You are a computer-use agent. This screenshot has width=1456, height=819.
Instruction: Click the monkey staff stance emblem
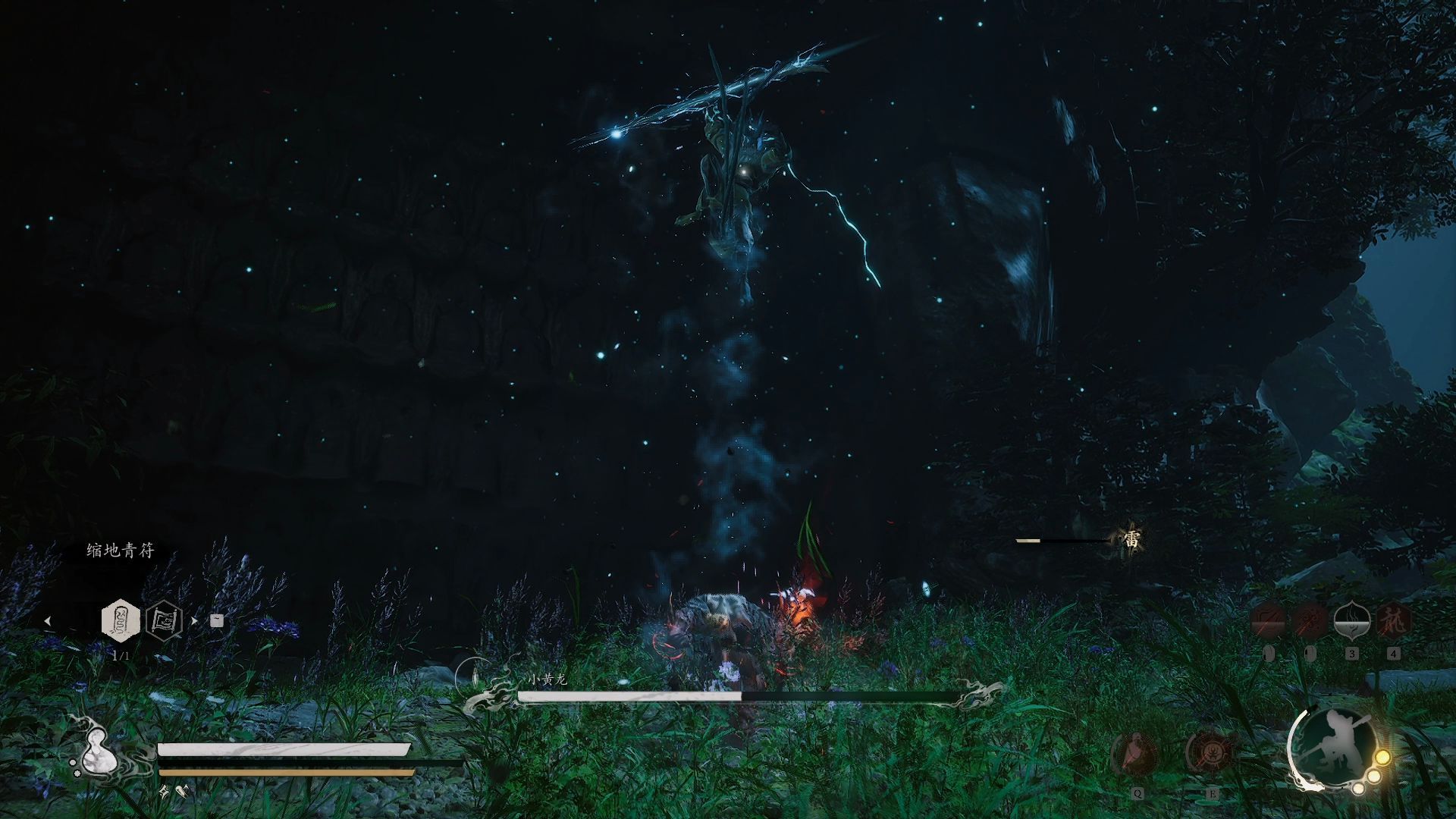[1334, 746]
